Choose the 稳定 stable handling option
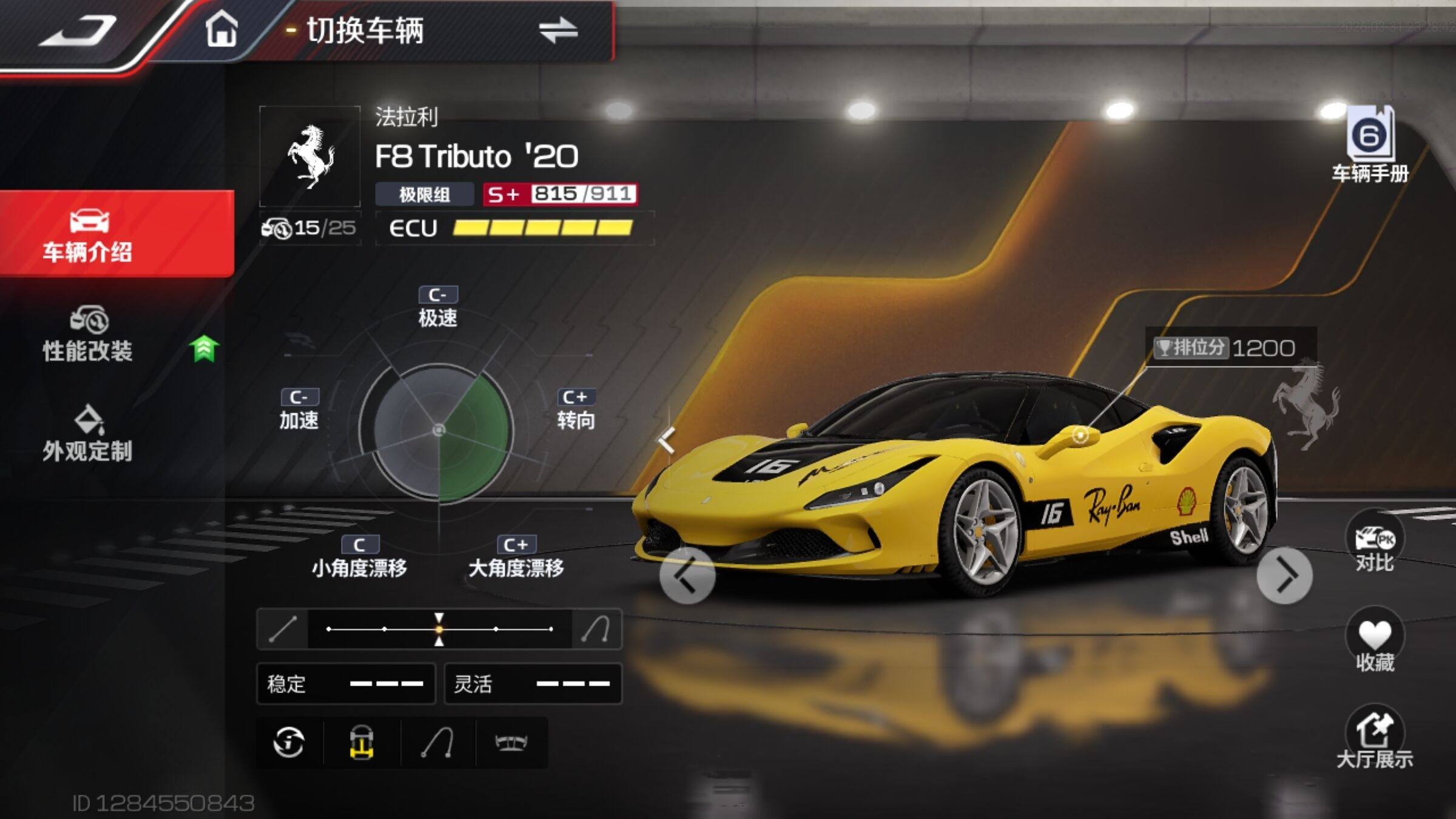This screenshot has height=819, width=1456. click(x=346, y=684)
